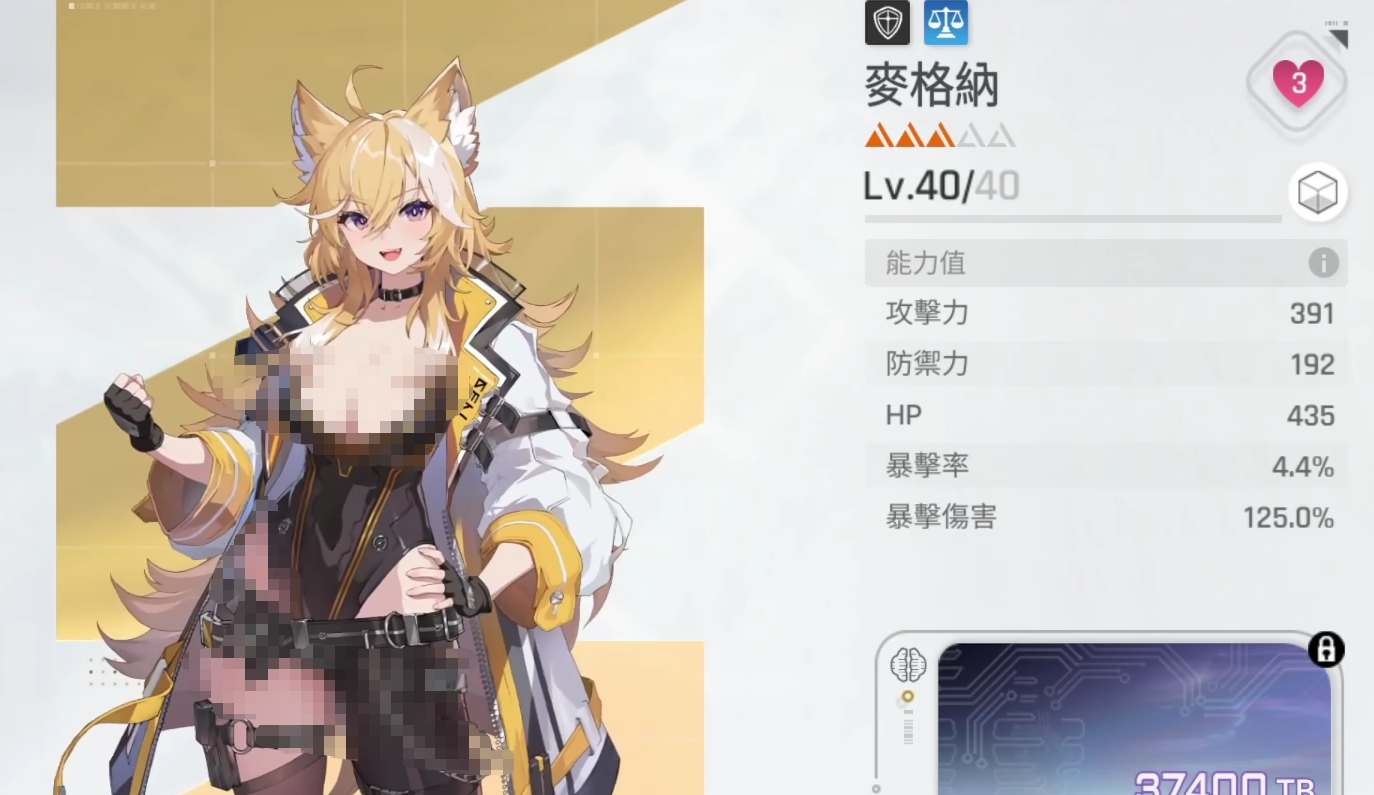Click the Lv.40/40 level label
This screenshot has width=1374, height=795.
940,186
